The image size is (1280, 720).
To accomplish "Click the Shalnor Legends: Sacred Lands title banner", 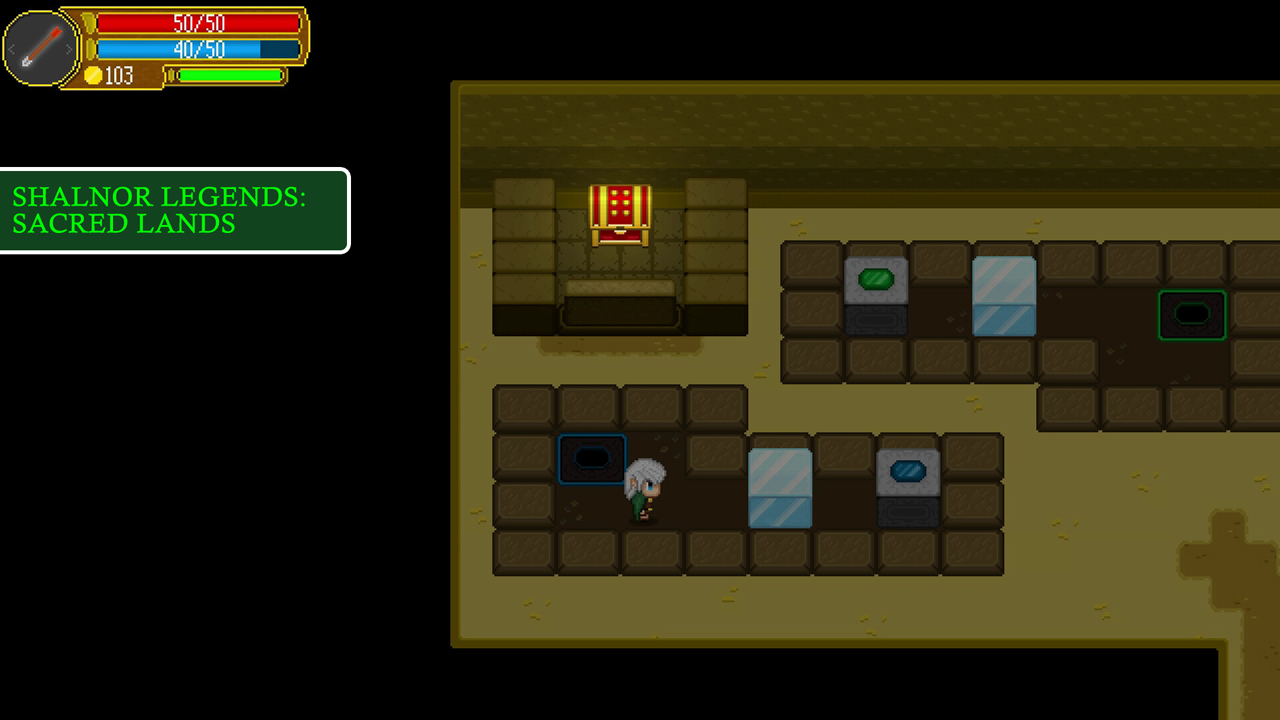I will click(175, 210).
